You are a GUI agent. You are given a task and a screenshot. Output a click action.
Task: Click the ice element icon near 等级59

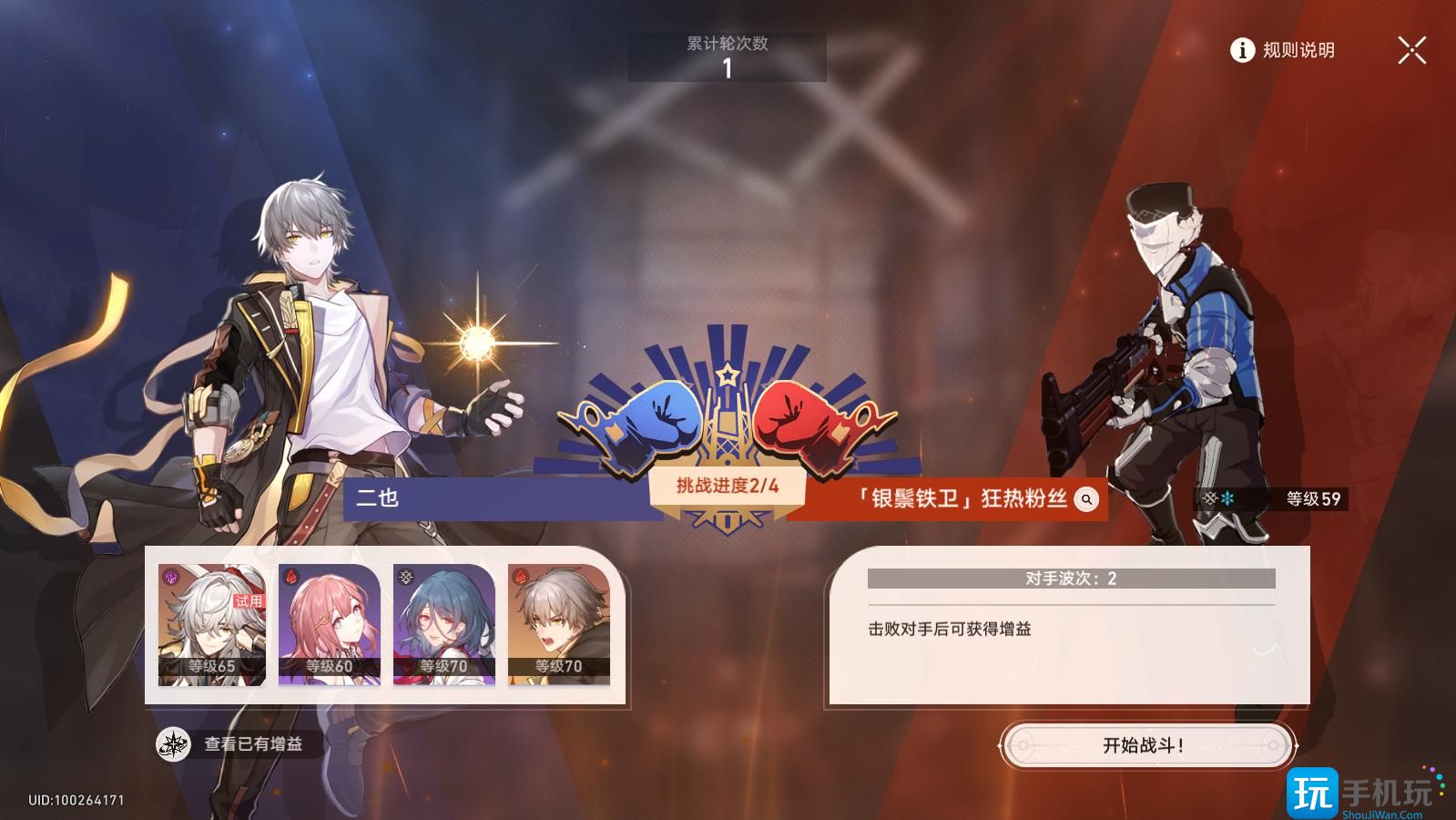pyautogui.click(x=1227, y=497)
